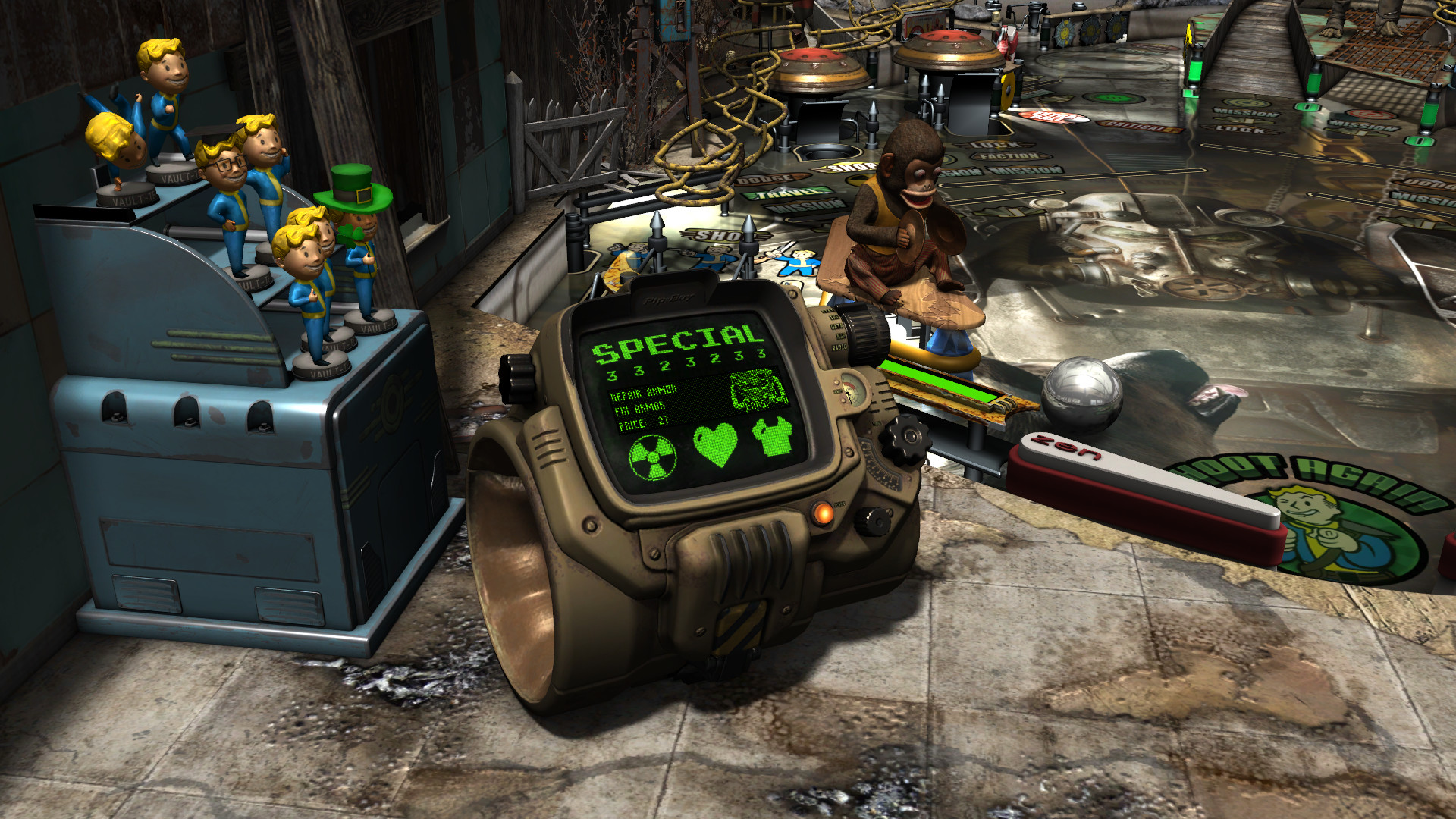The width and height of the screenshot is (1456, 819).
Task: Choose the heart health icon
Action: [715, 444]
